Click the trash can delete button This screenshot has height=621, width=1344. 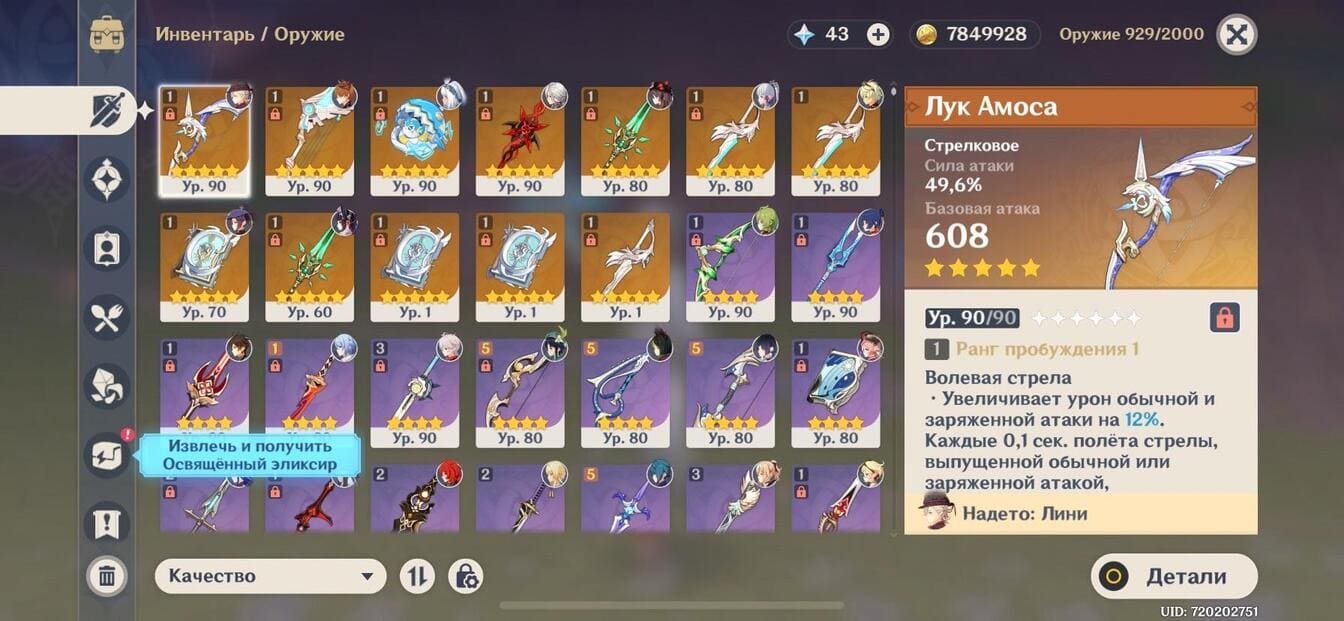107,576
